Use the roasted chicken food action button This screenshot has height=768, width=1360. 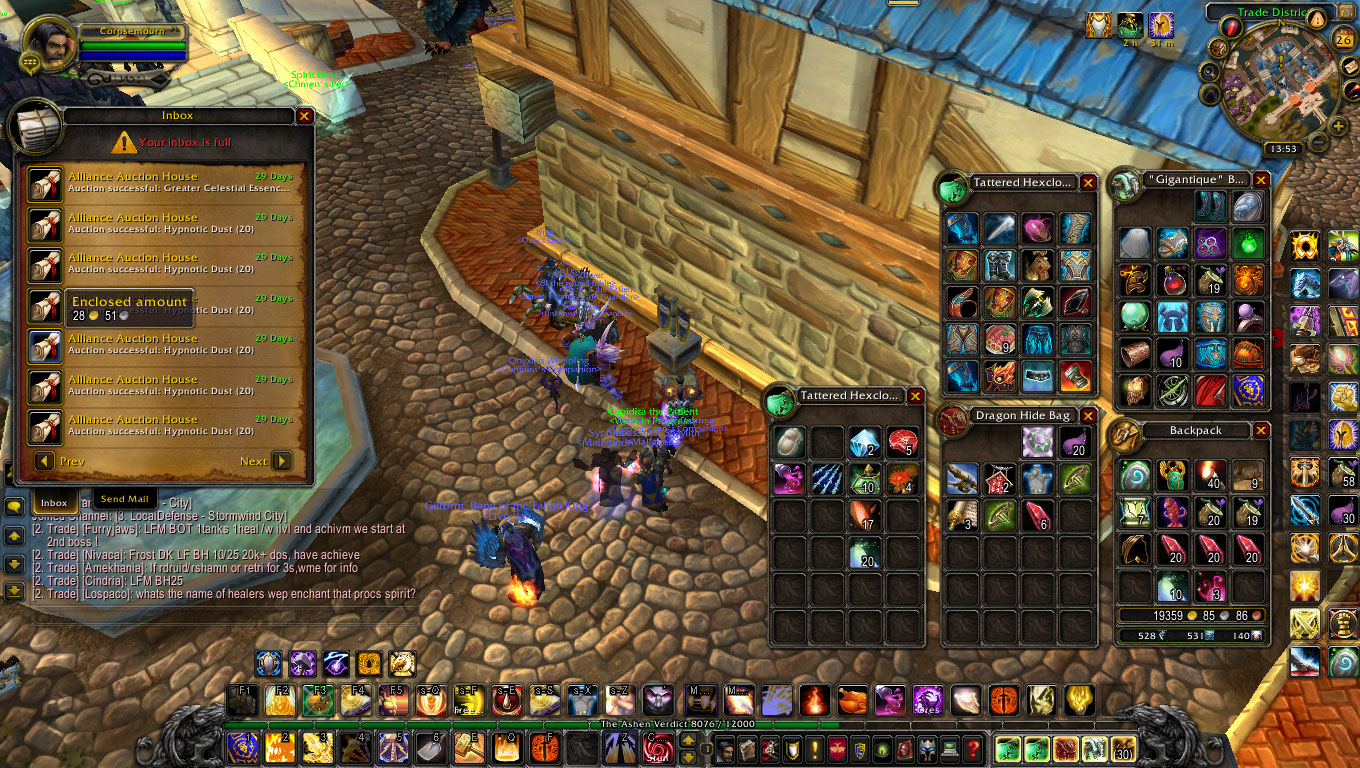(x=852, y=700)
